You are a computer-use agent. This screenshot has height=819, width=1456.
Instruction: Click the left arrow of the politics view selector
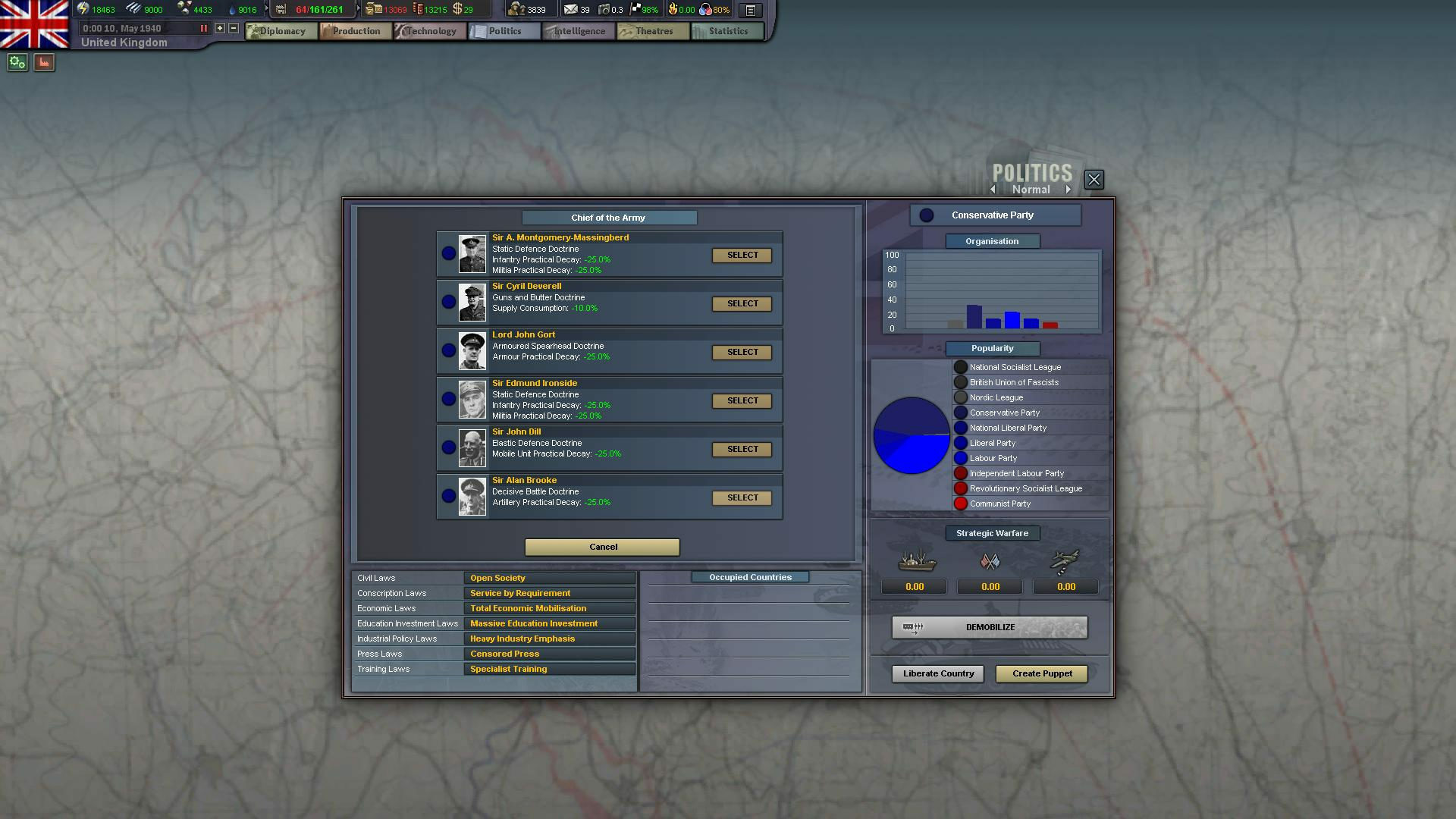point(993,190)
